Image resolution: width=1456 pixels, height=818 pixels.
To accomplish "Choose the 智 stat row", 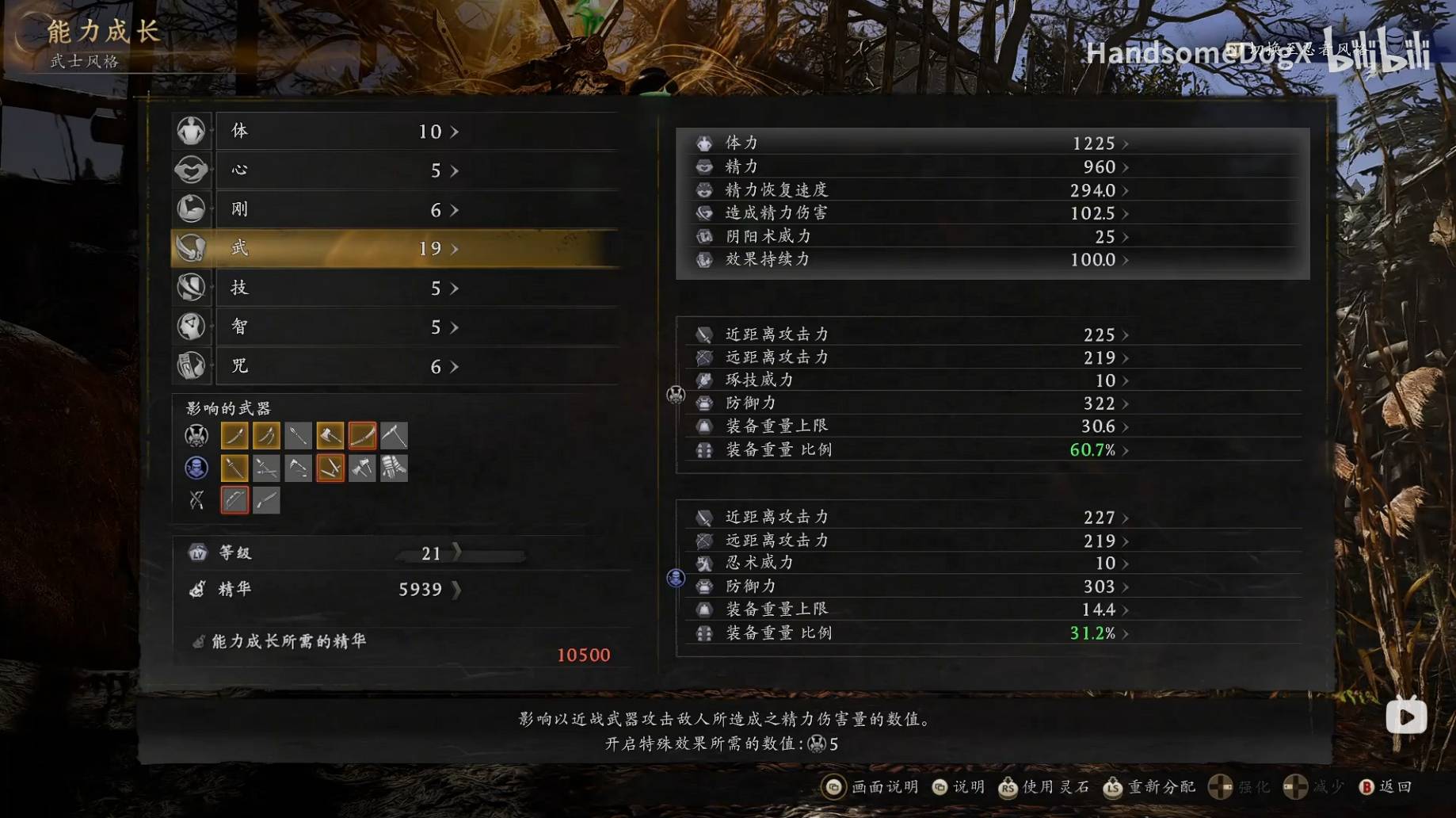I will 394,327.
